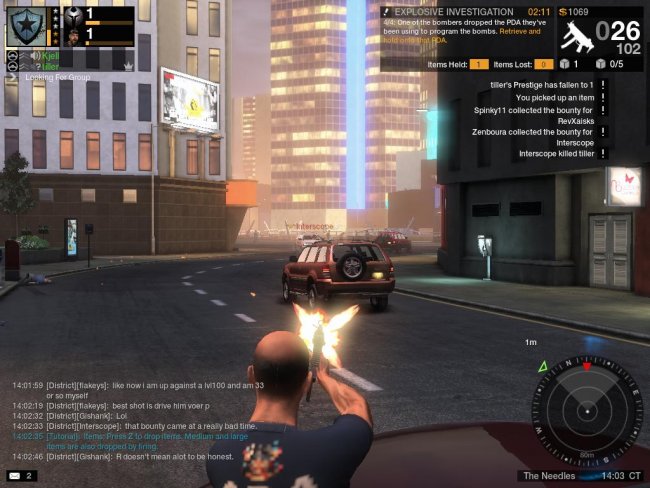Select group member tiller in team list
Viewport: 650px width, 488px height.
tap(51, 66)
